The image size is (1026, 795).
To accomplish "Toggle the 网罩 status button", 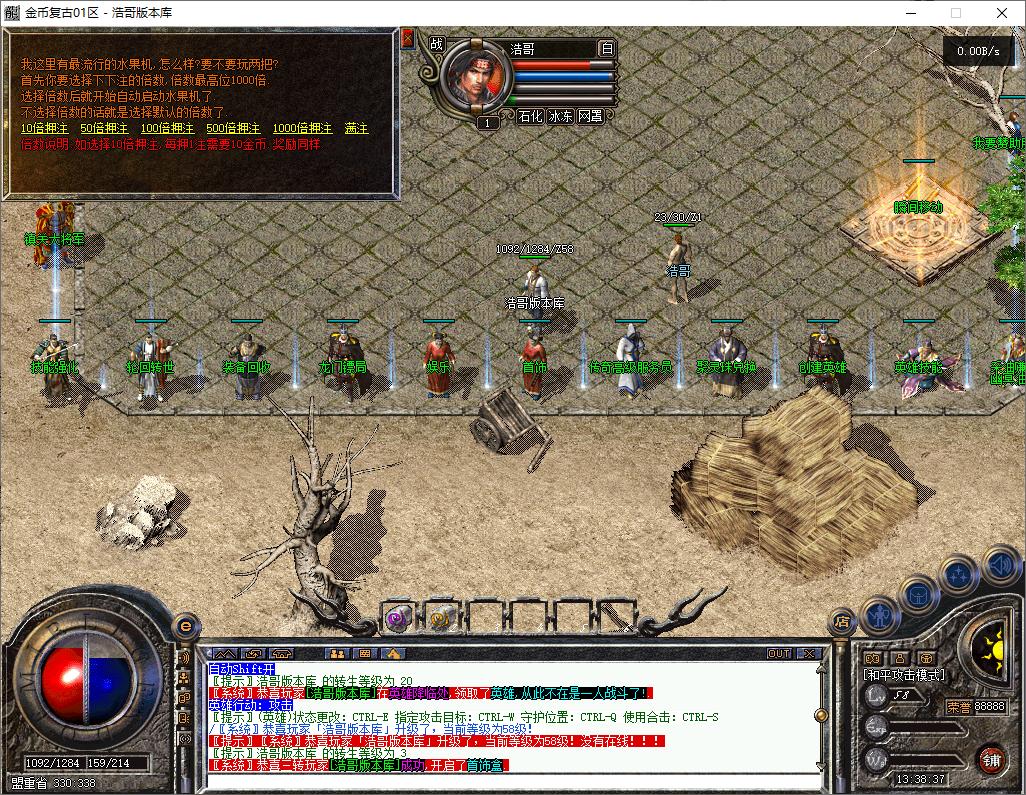I will (591, 116).
